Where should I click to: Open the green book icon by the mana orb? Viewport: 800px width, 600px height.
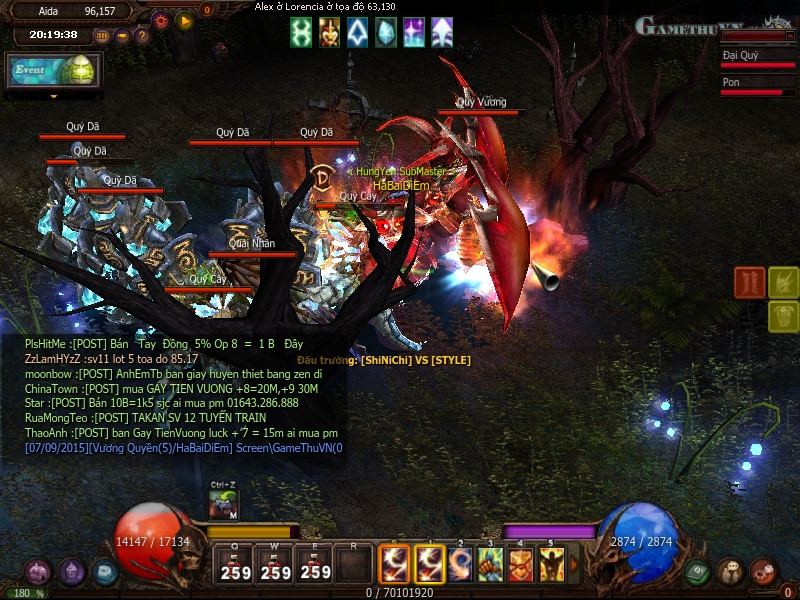[x=698, y=572]
